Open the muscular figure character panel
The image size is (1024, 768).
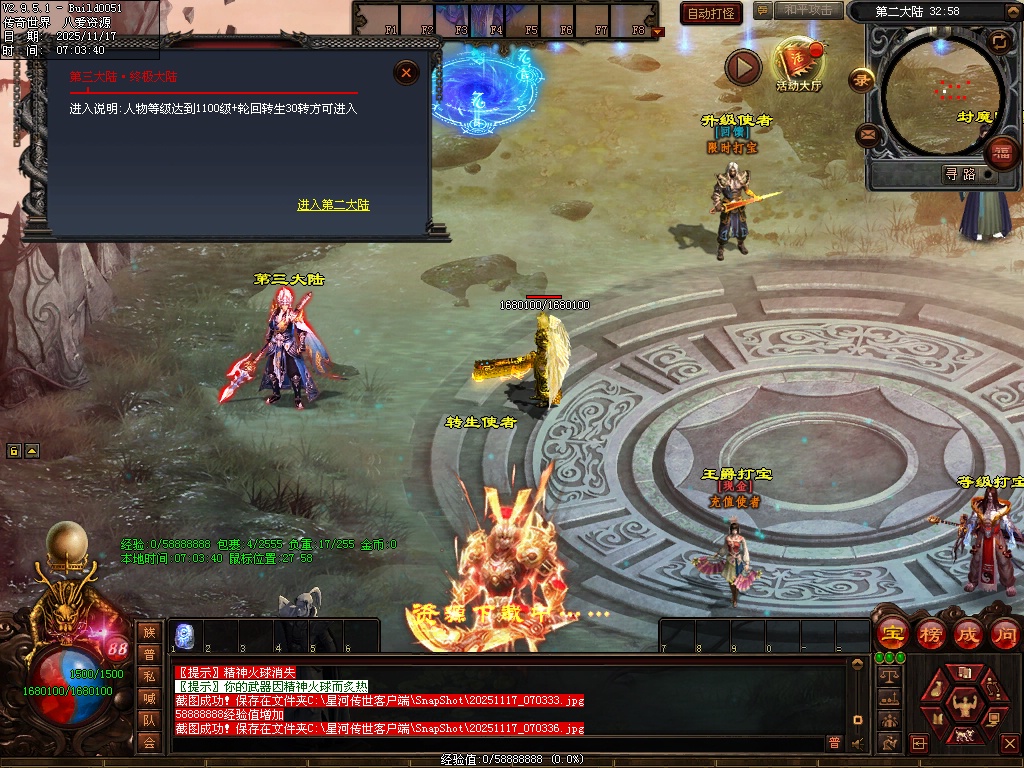[964, 703]
